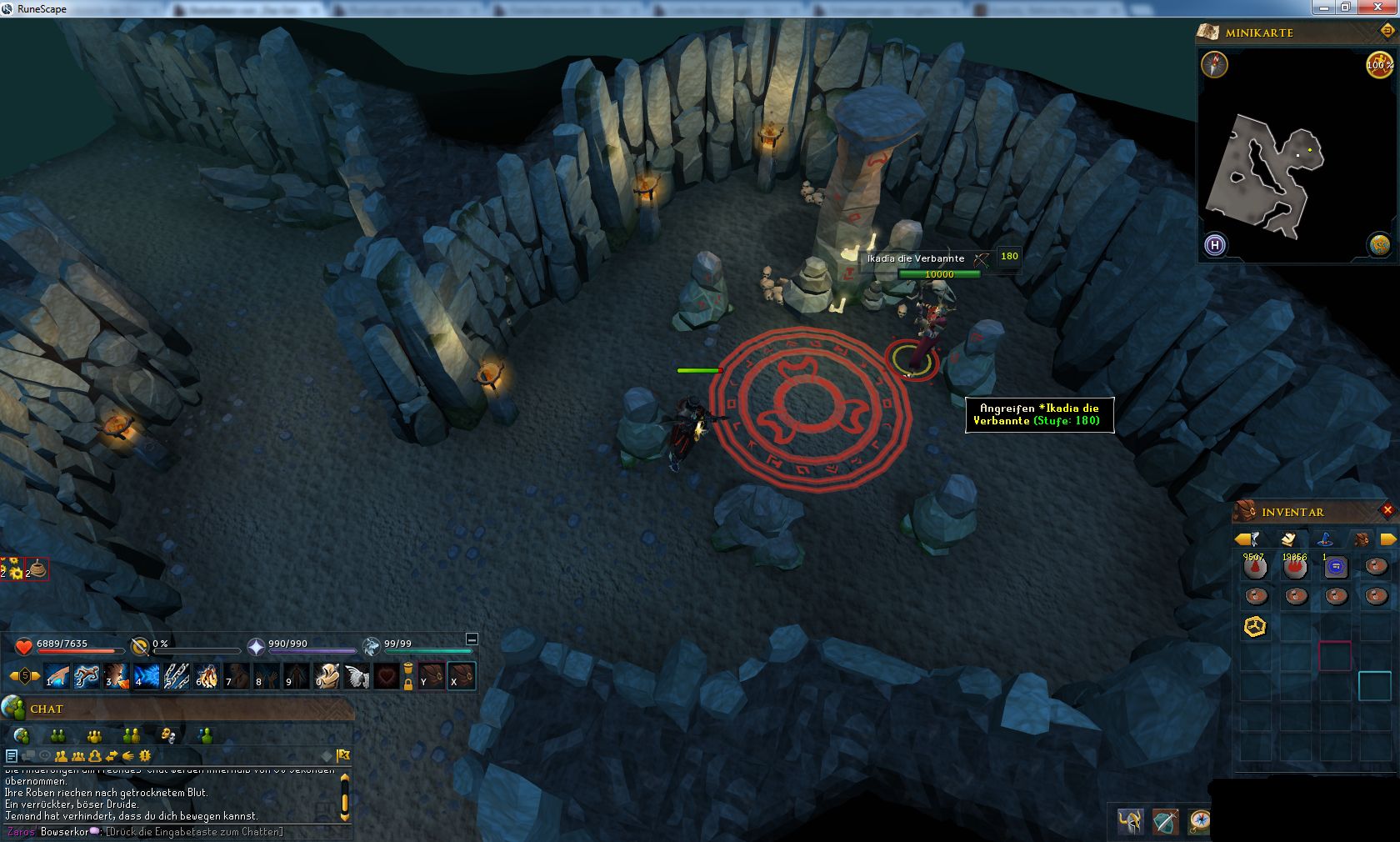The image size is (1400, 842).
Task: Open the scroll and paper tab
Action: click(1288, 539)
